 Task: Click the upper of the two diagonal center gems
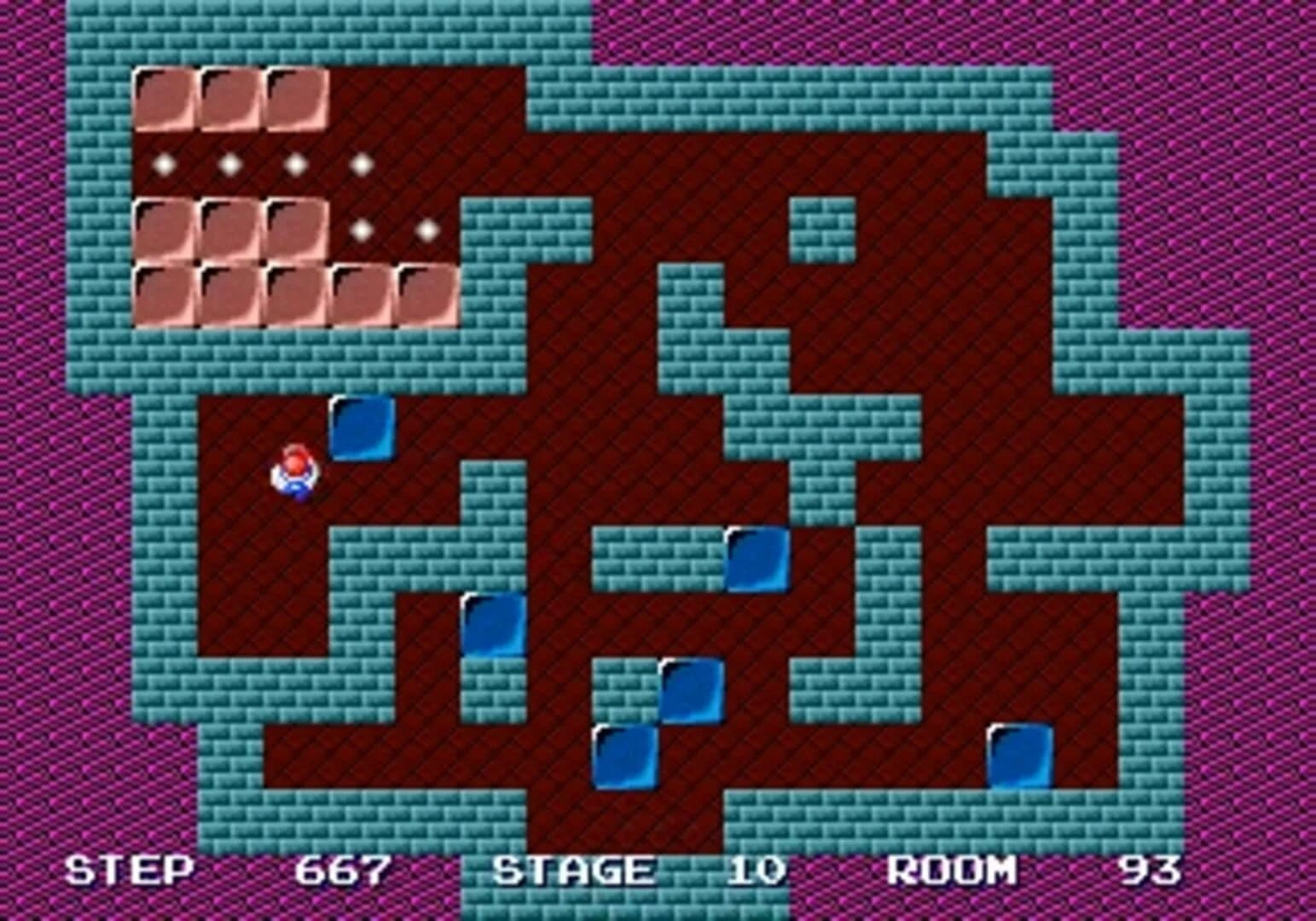(x=692, y=691)
